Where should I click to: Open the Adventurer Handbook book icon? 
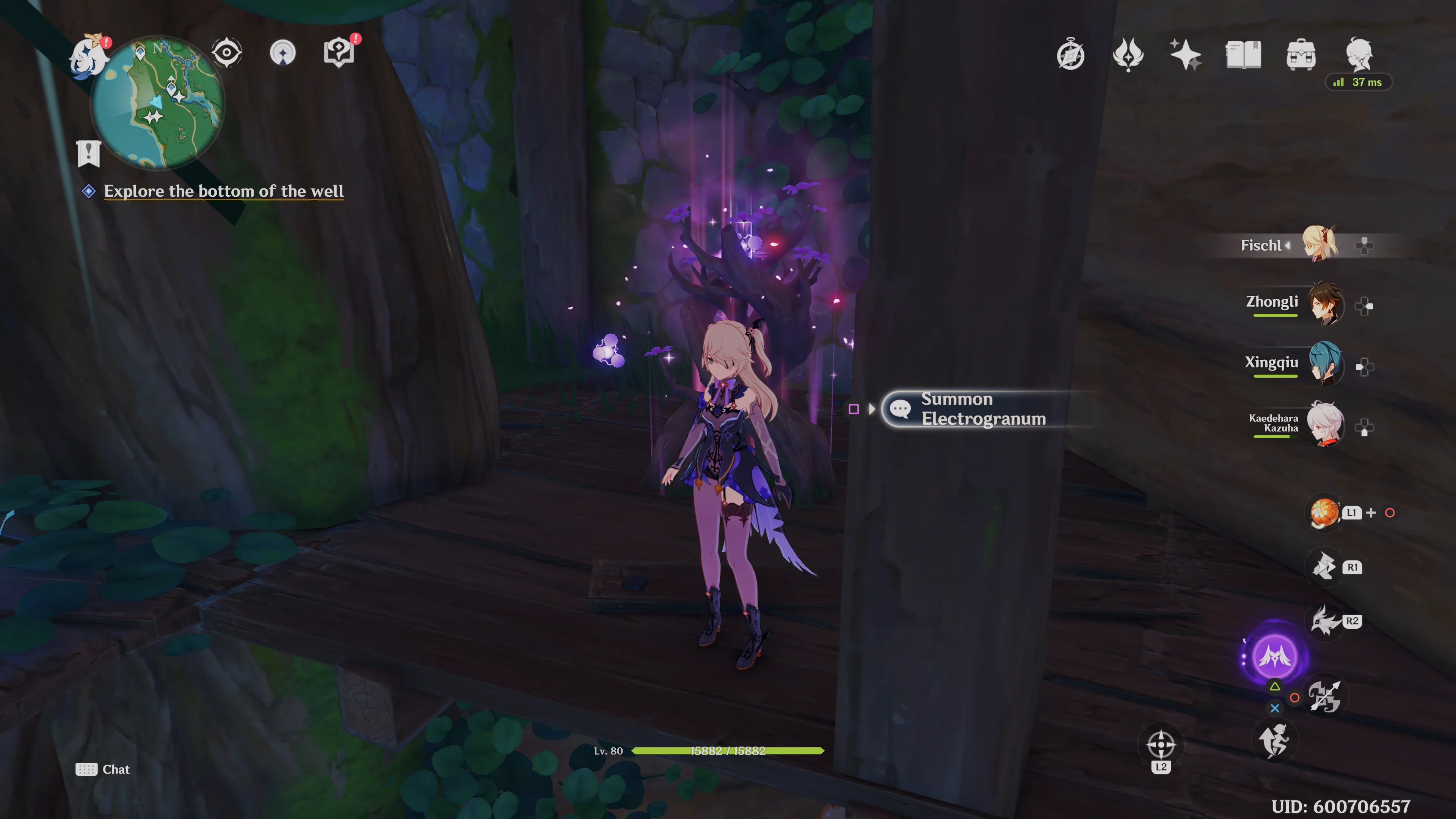point(1244,54)
